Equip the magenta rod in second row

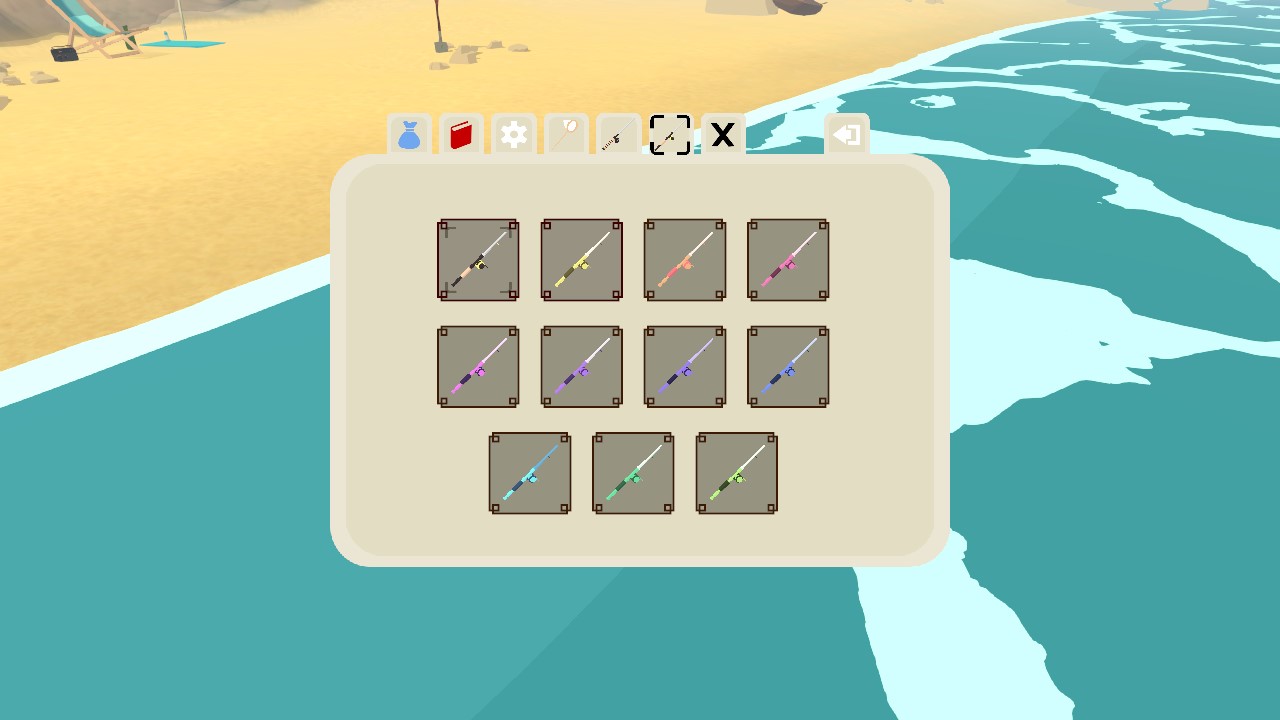[x=478, y=366]
